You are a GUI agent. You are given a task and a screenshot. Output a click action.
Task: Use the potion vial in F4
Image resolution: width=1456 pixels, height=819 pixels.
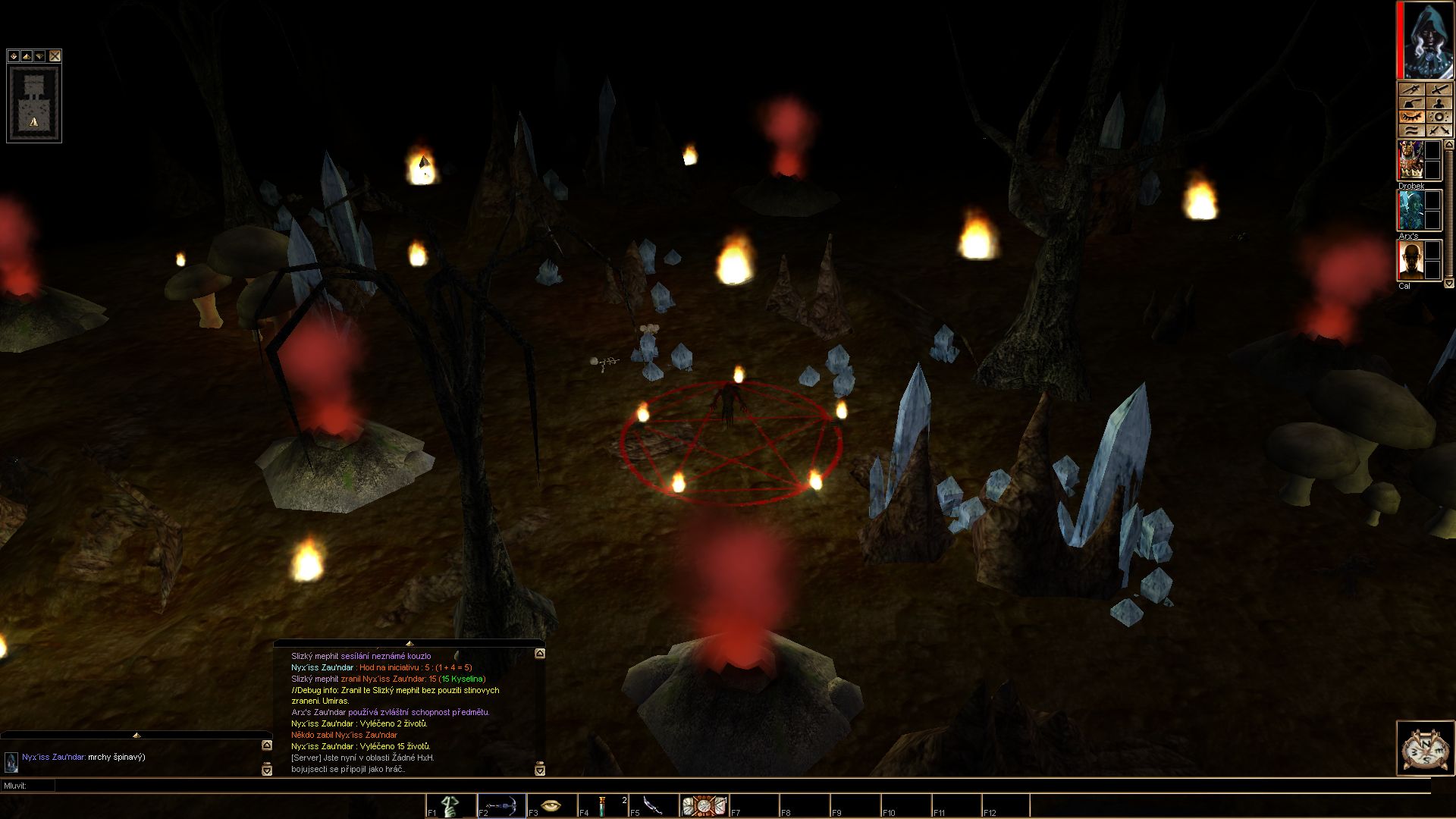coord(603,805)
